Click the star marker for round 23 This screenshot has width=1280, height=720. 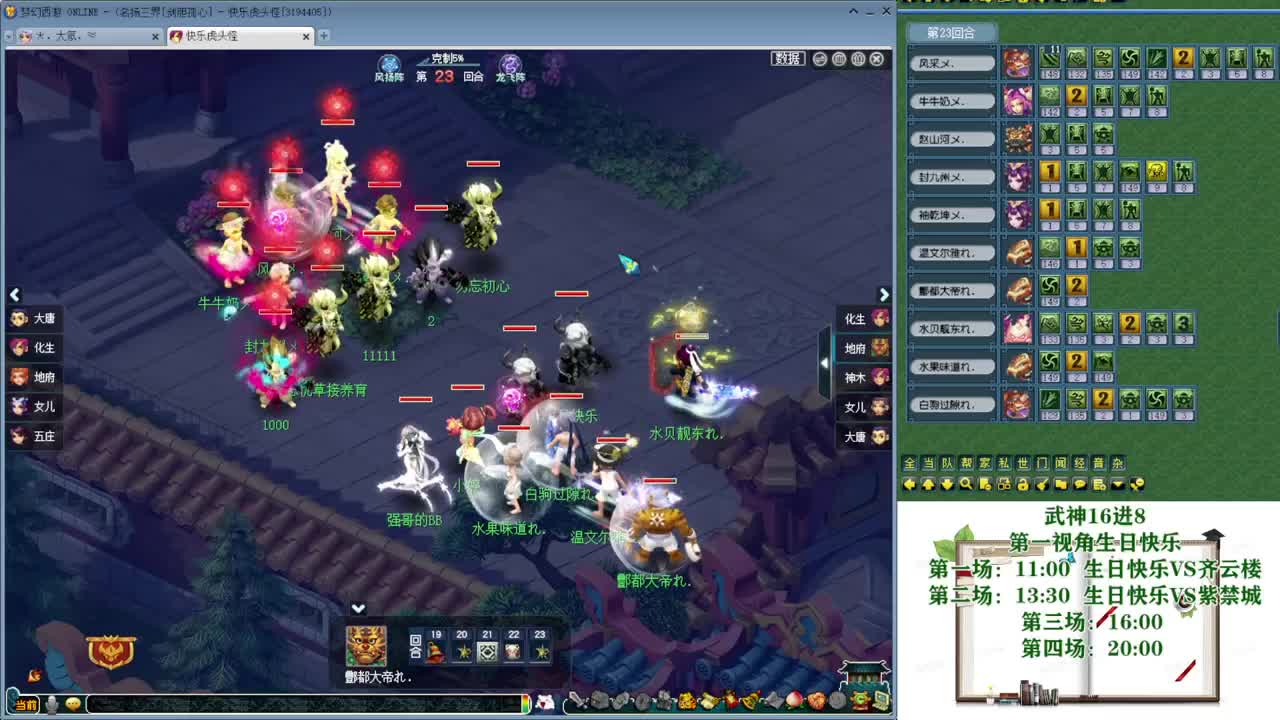point(540,650)
